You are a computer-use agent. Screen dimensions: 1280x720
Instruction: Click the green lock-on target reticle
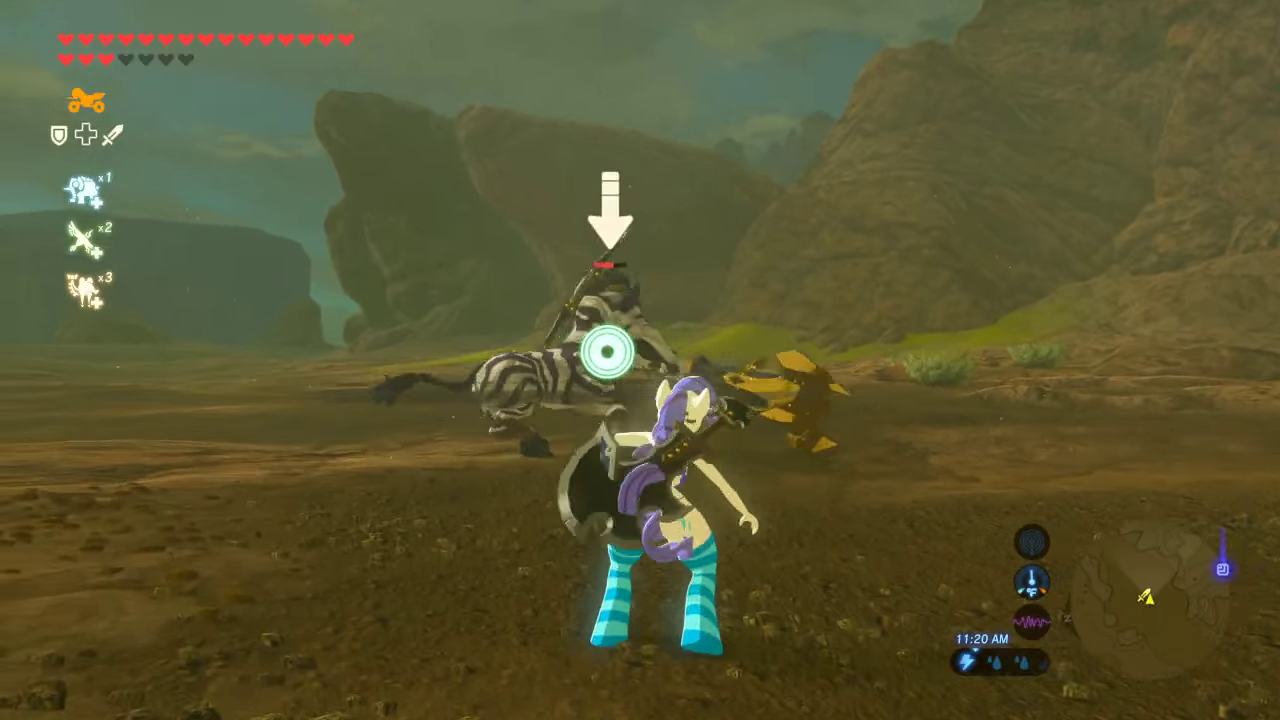click(x=607, y=352)
